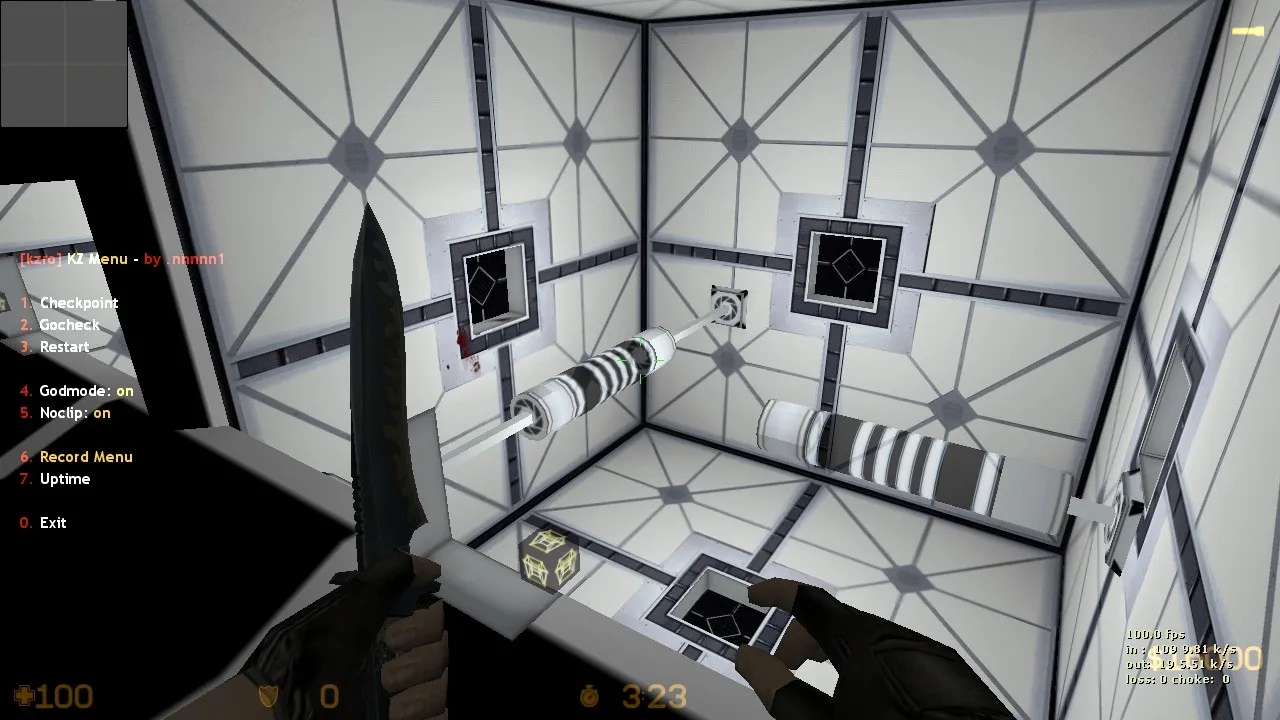
Task: Select the radar minimap
Action: tap(65, 65)
